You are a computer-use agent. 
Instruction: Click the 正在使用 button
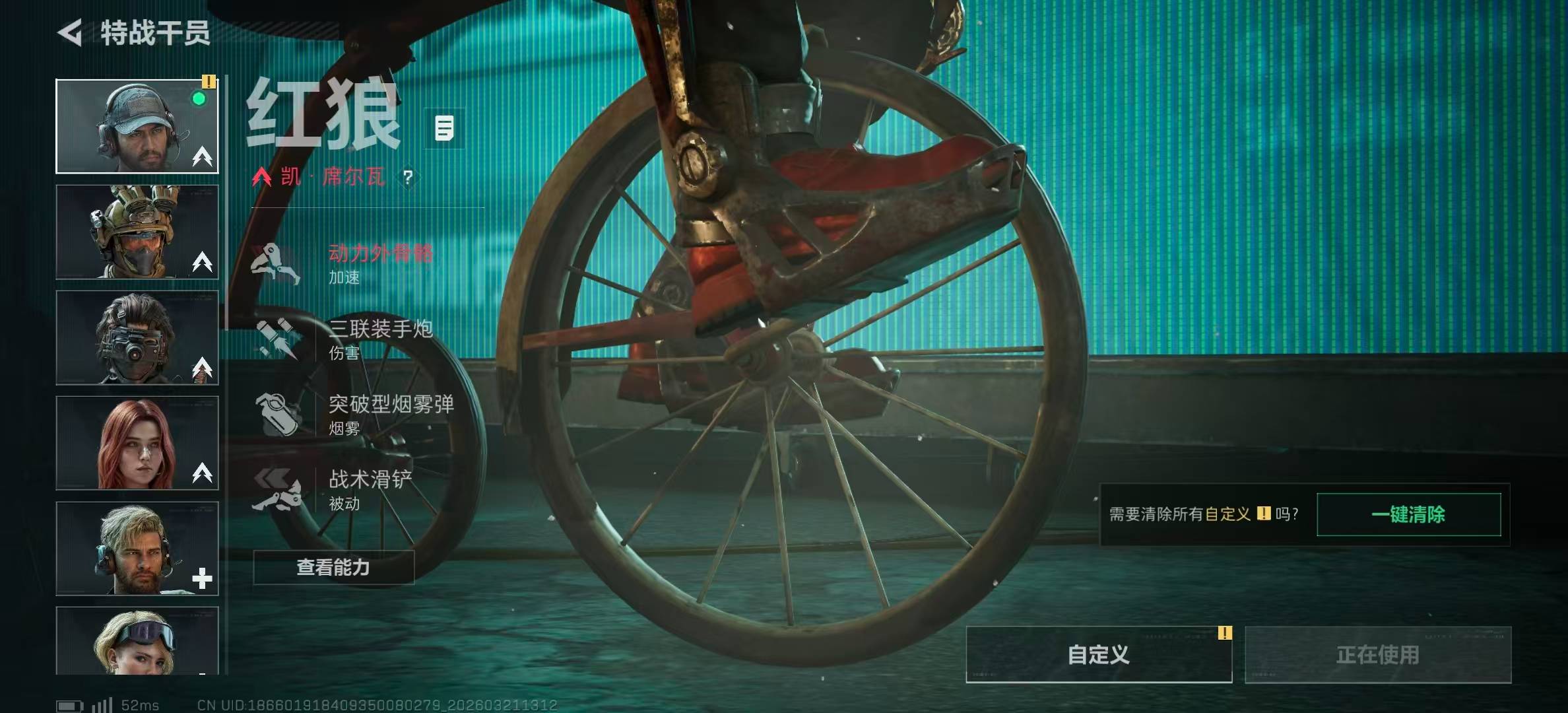click(1378, 654)
